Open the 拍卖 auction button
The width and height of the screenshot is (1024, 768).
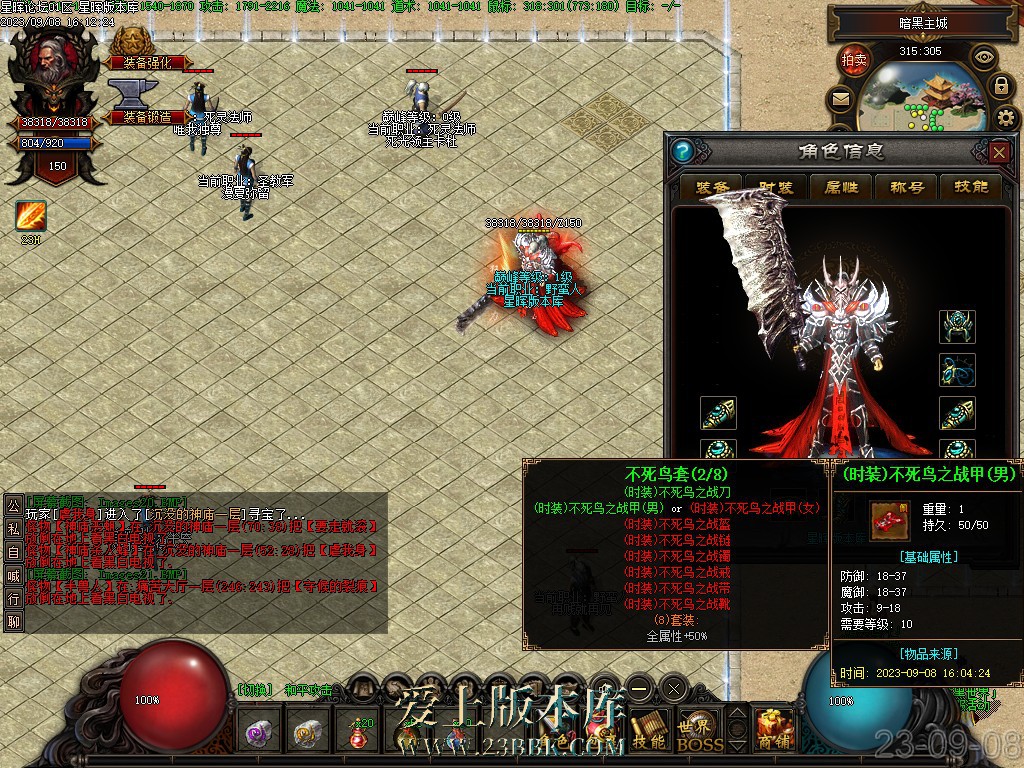click(x=854, y=59)
